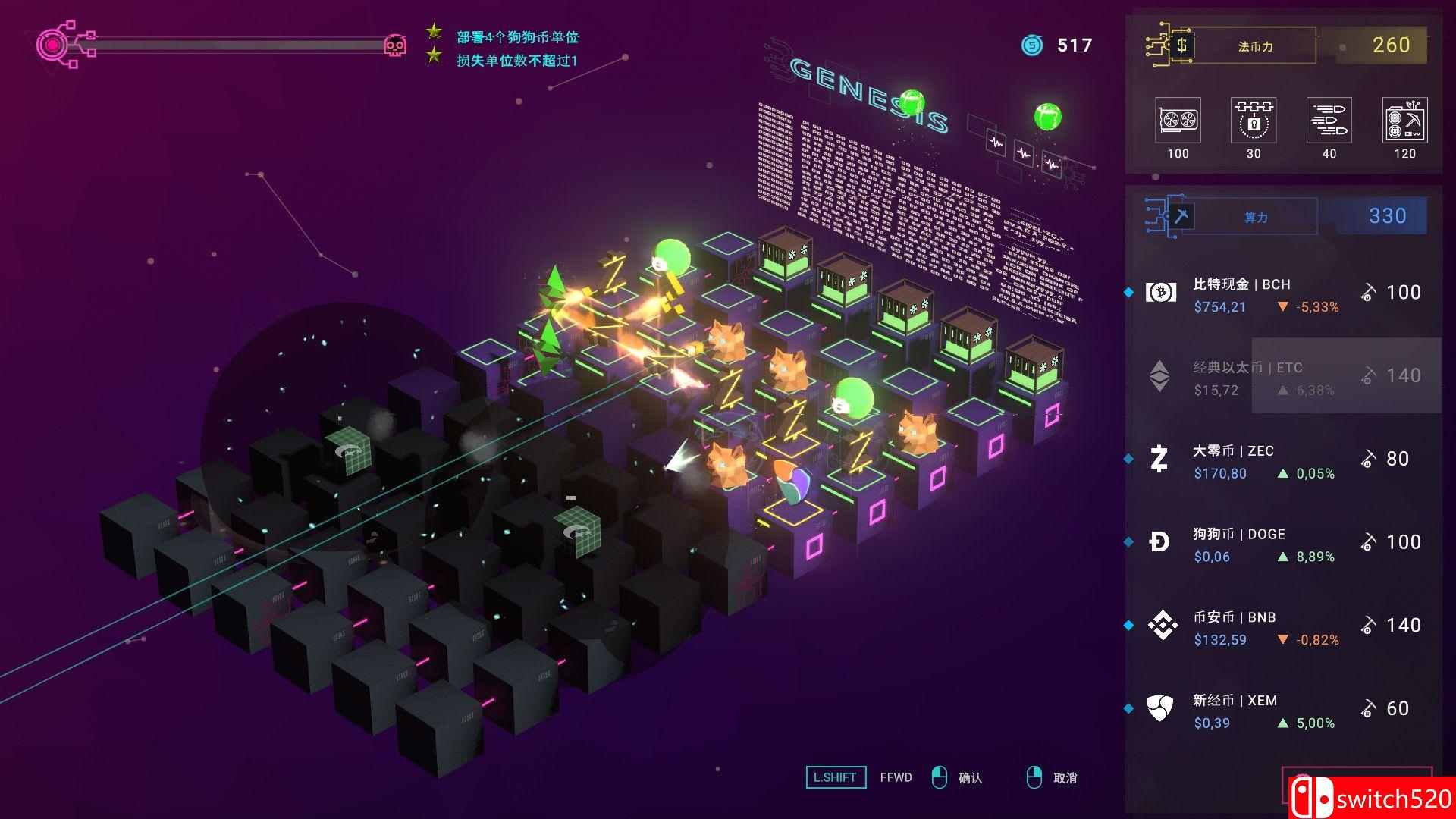The image size is (1456, 819).
Task: Click the Bitcoin Cash BCH coin icon
Action: click(1158, 293)
